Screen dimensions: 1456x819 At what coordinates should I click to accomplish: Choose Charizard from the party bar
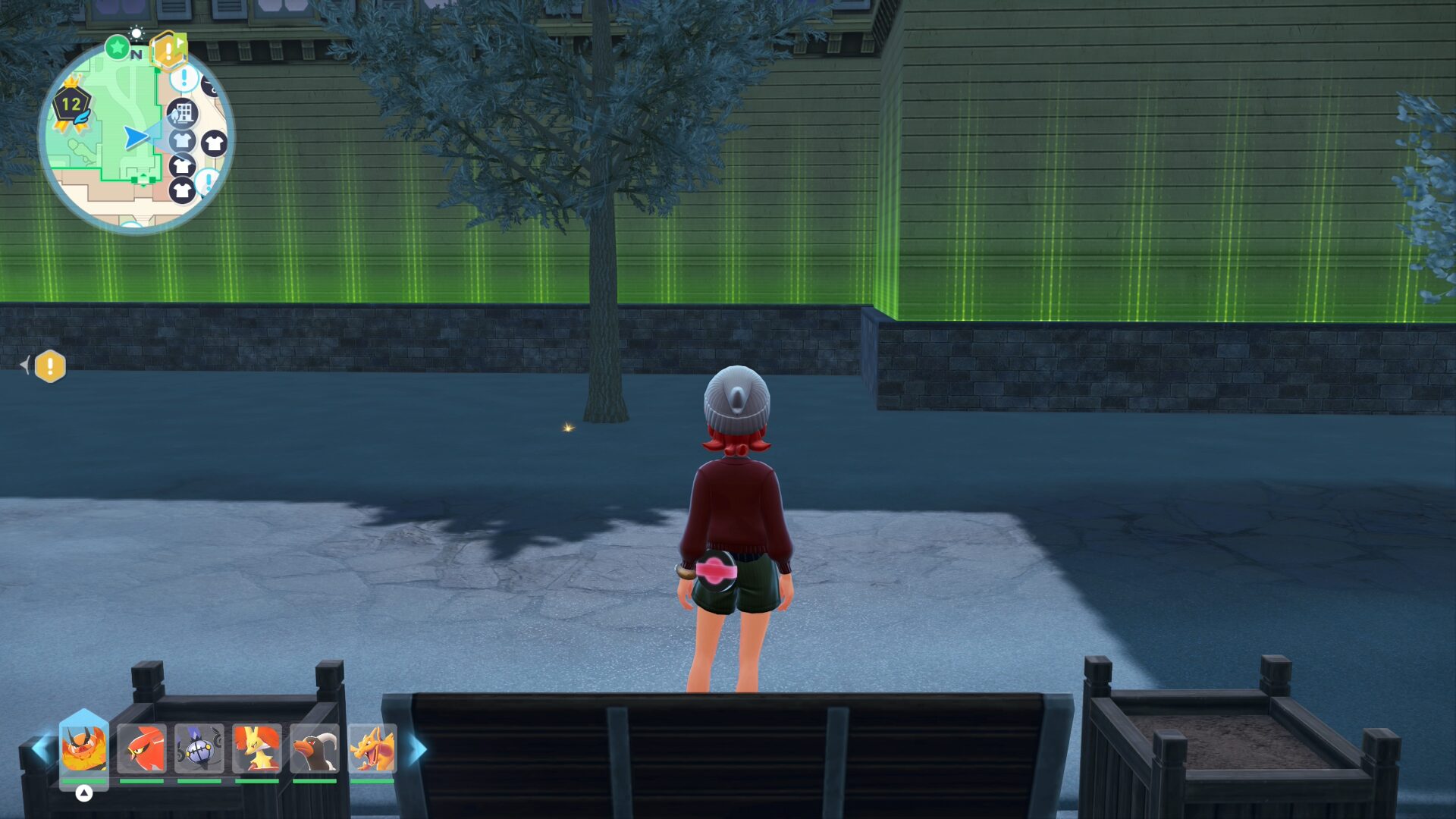point(372,748)
